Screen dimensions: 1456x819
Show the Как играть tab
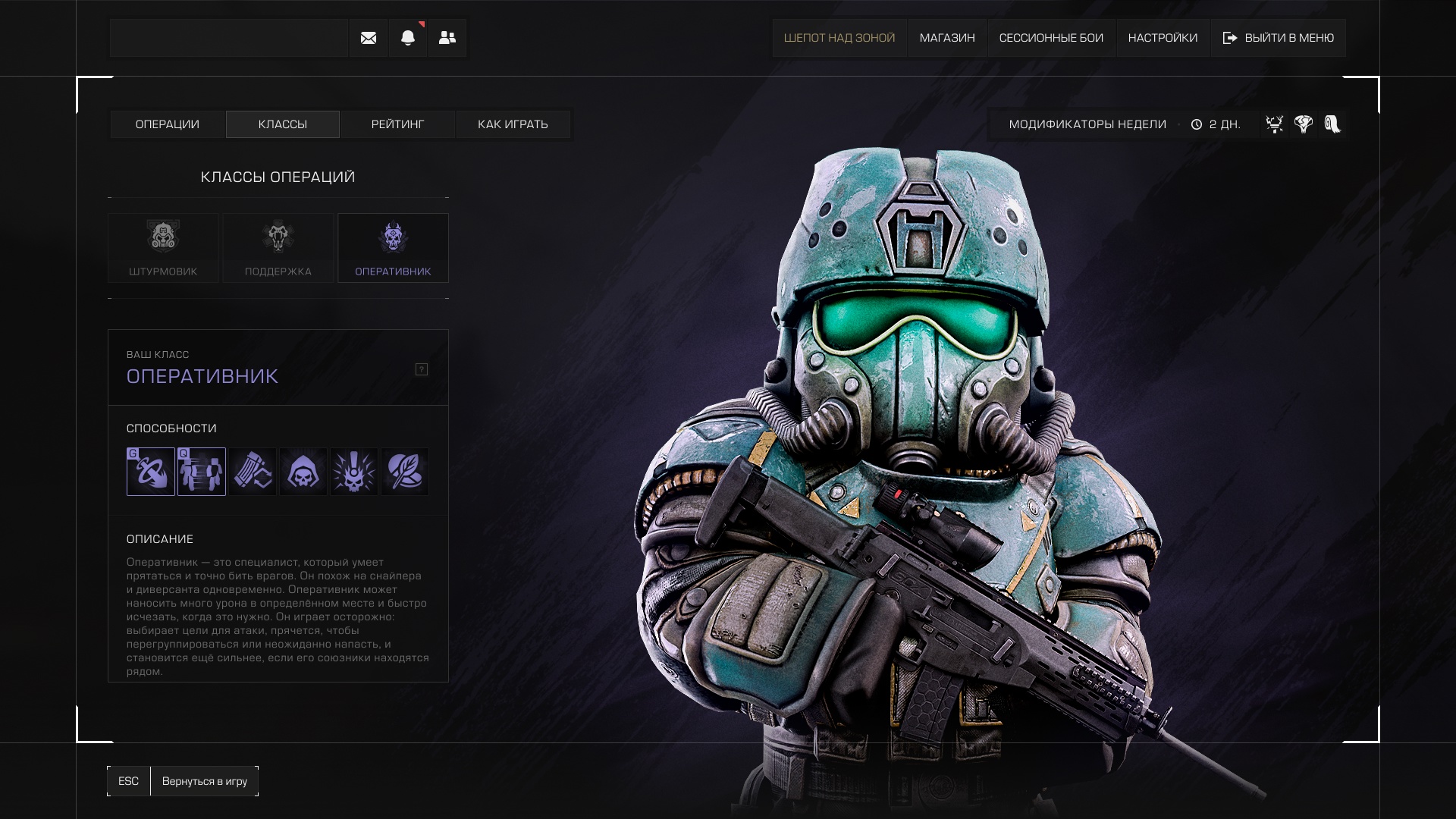pyautogui.click(x=513, y=124)
